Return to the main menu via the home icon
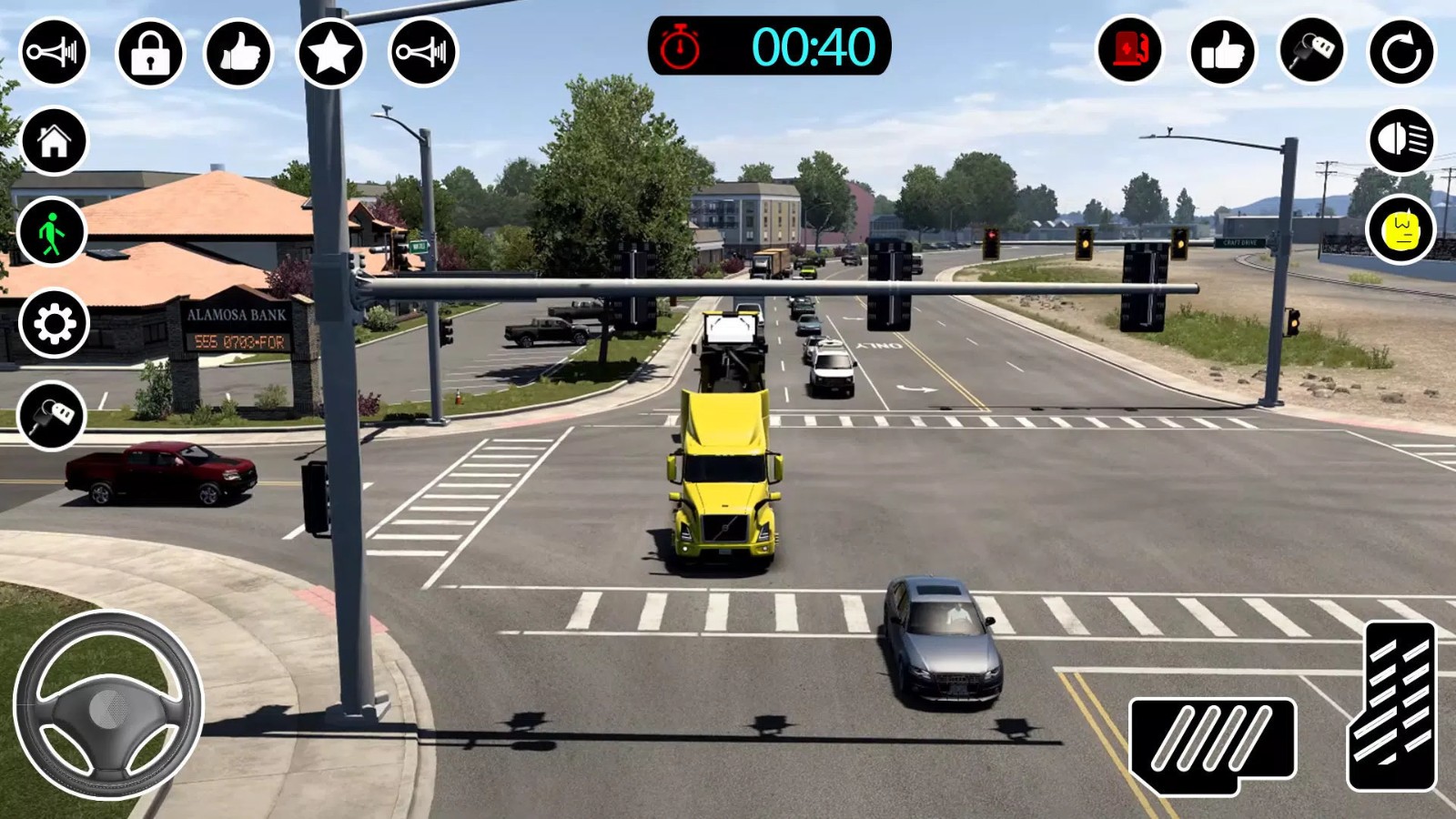The image size is (1456, 819). click(x=55, y=140)
